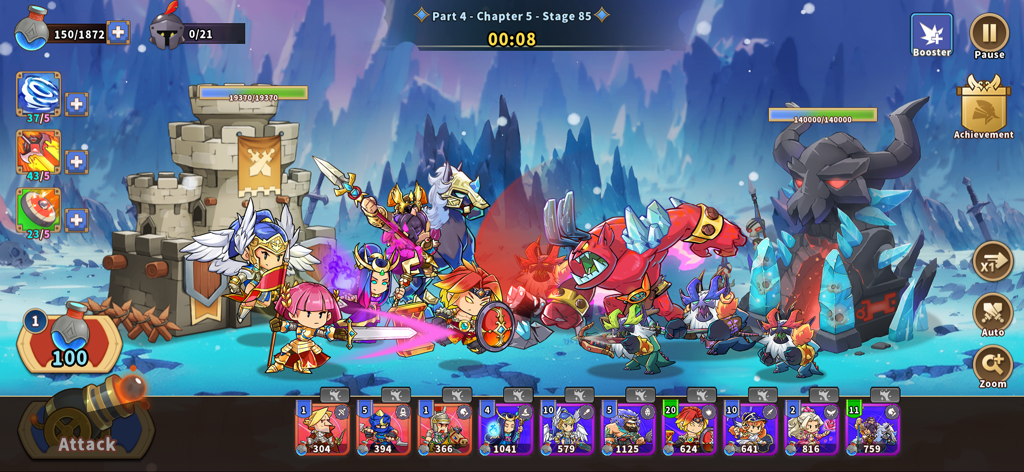Summon the winged valkyrie costing 579
Viewport: 1024px width, 472px height.
click(x=567, y=427)
